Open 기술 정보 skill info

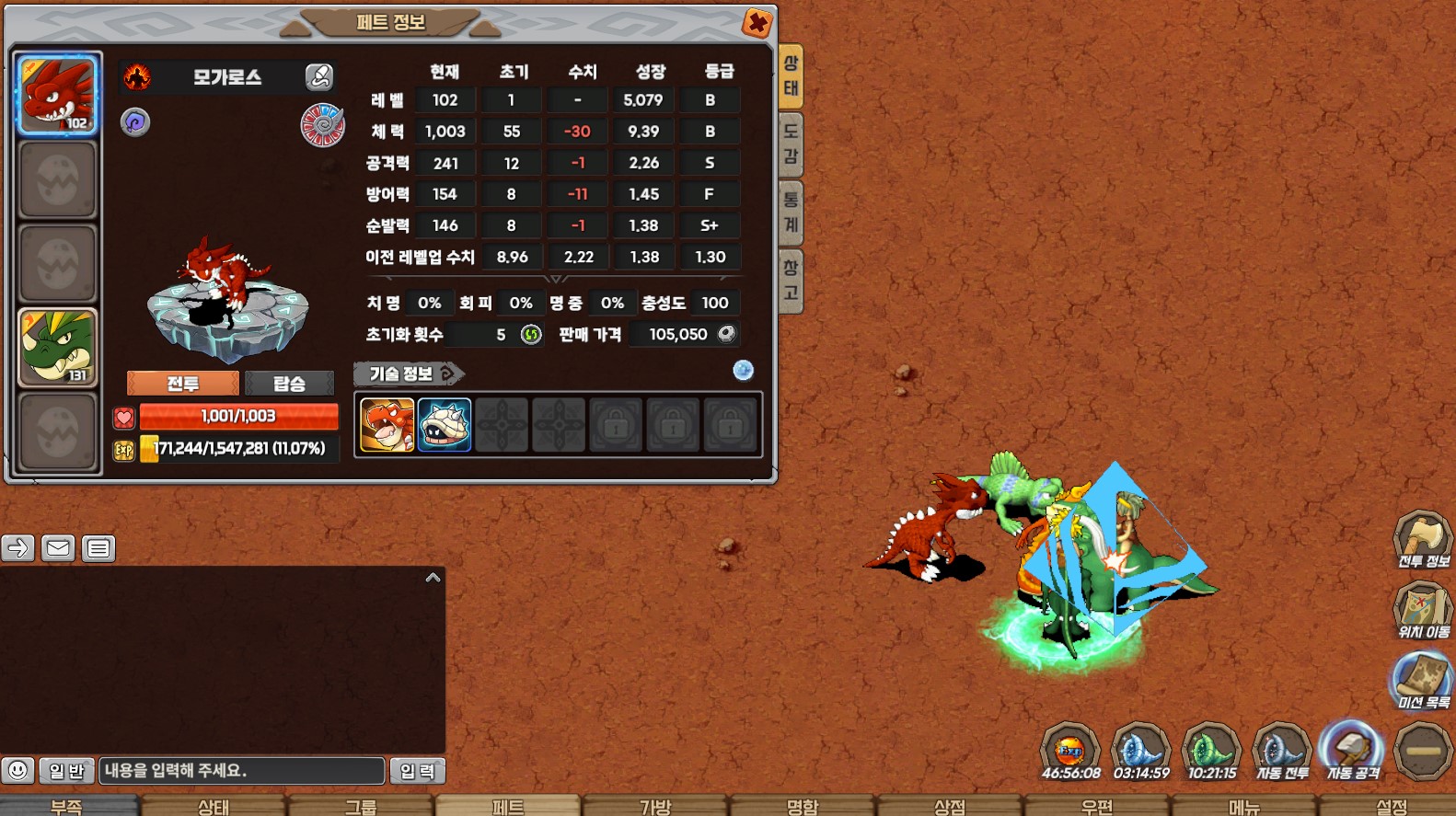(408, 374)
